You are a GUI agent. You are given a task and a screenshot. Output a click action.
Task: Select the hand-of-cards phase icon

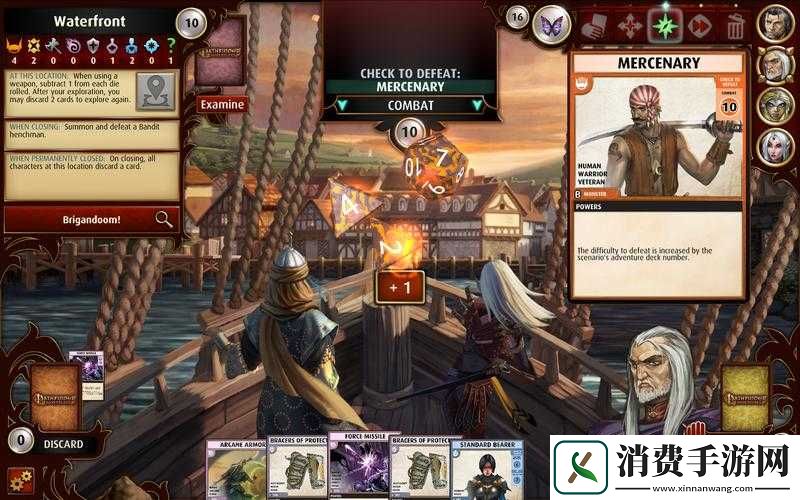[592, 25]
